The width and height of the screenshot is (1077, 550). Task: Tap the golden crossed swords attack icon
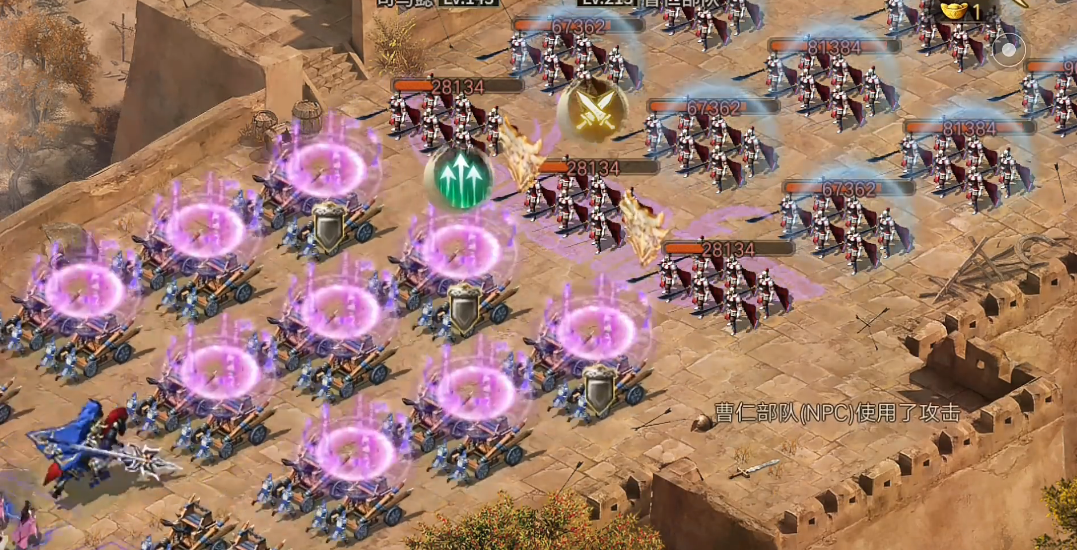[592, 109]
